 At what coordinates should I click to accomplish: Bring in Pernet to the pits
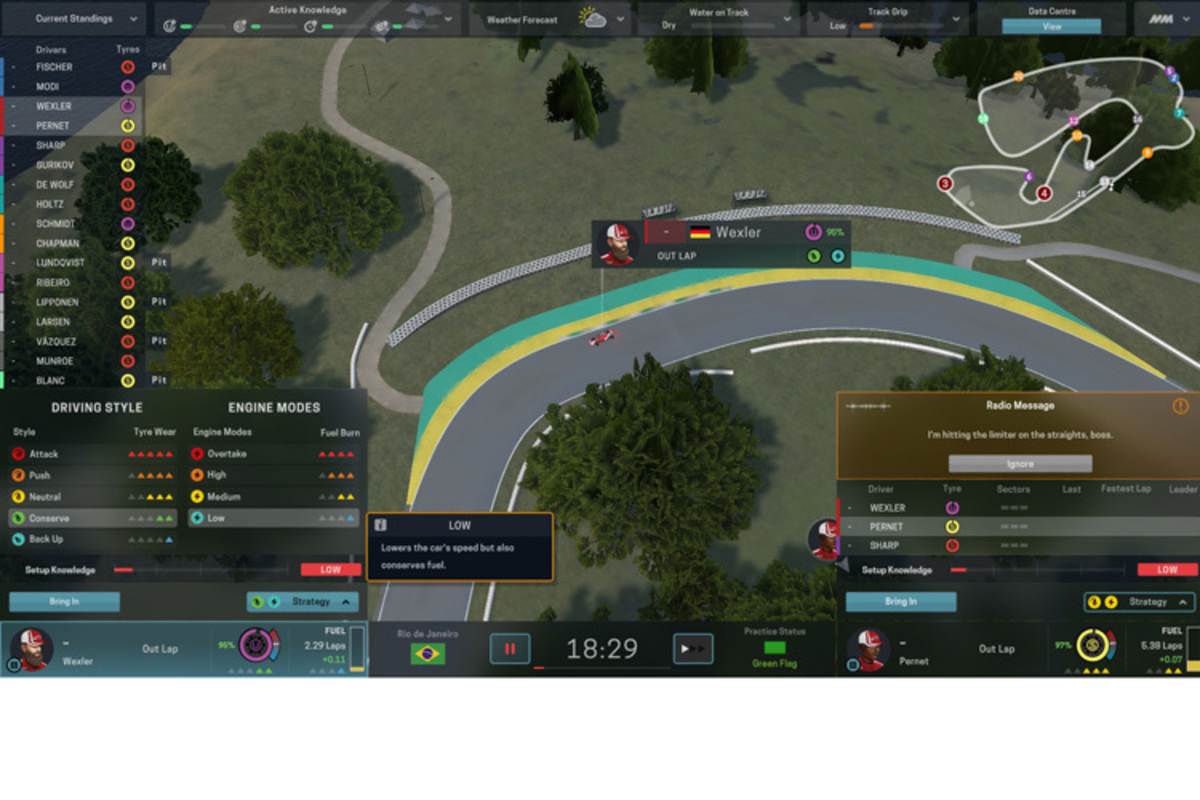900,602
